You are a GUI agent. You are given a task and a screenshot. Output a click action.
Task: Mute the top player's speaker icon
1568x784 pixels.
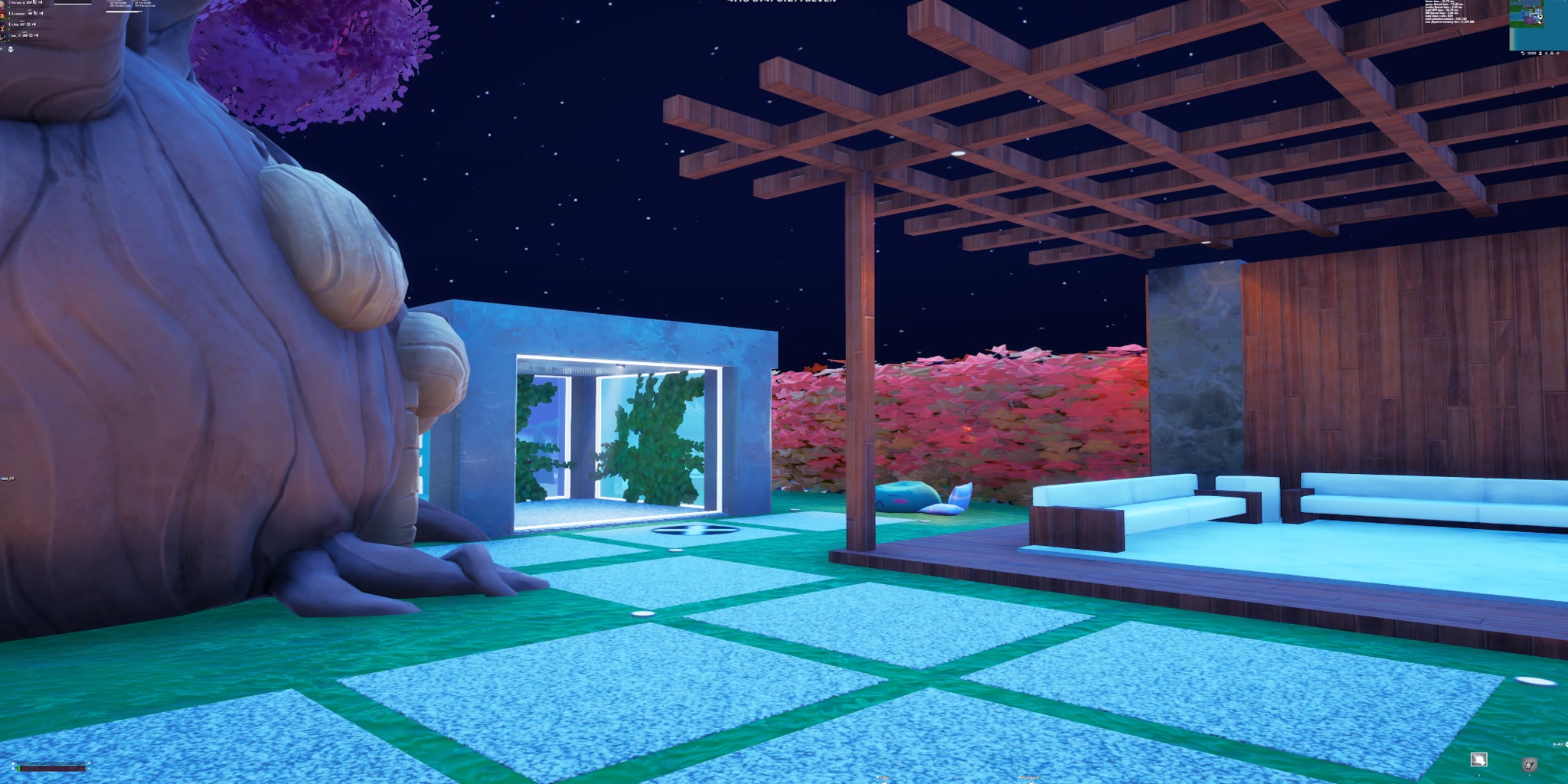coord(41,2)
